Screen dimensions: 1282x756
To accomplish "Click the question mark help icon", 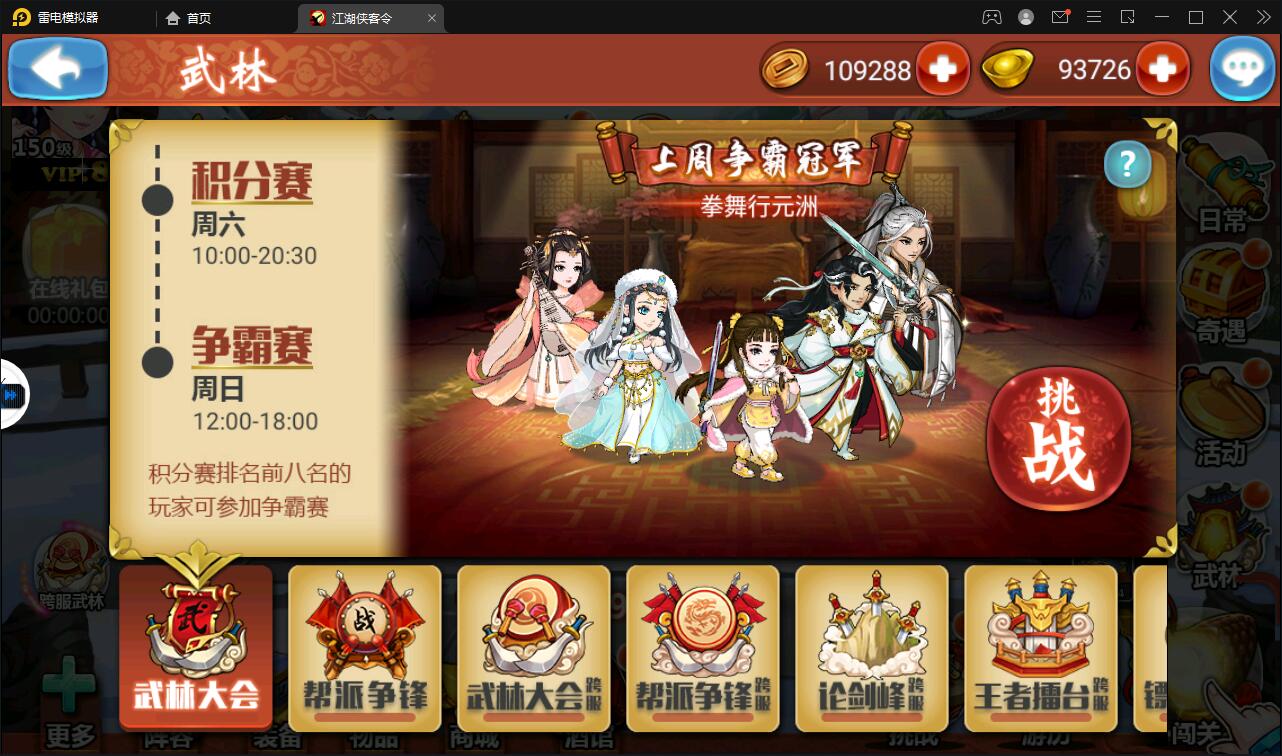I will click(x=1127, y=166).
